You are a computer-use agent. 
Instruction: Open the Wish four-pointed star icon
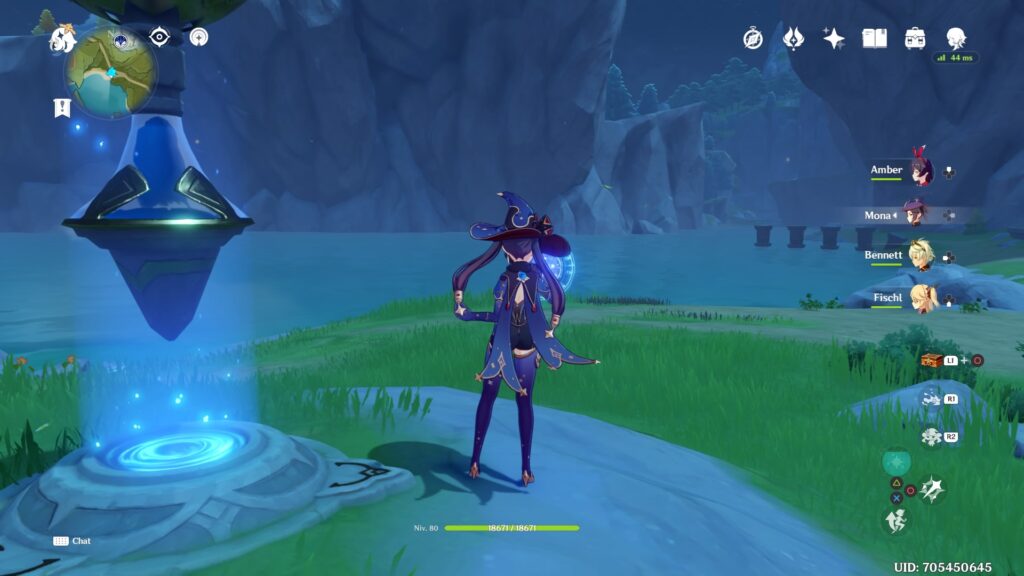point(833,39)
